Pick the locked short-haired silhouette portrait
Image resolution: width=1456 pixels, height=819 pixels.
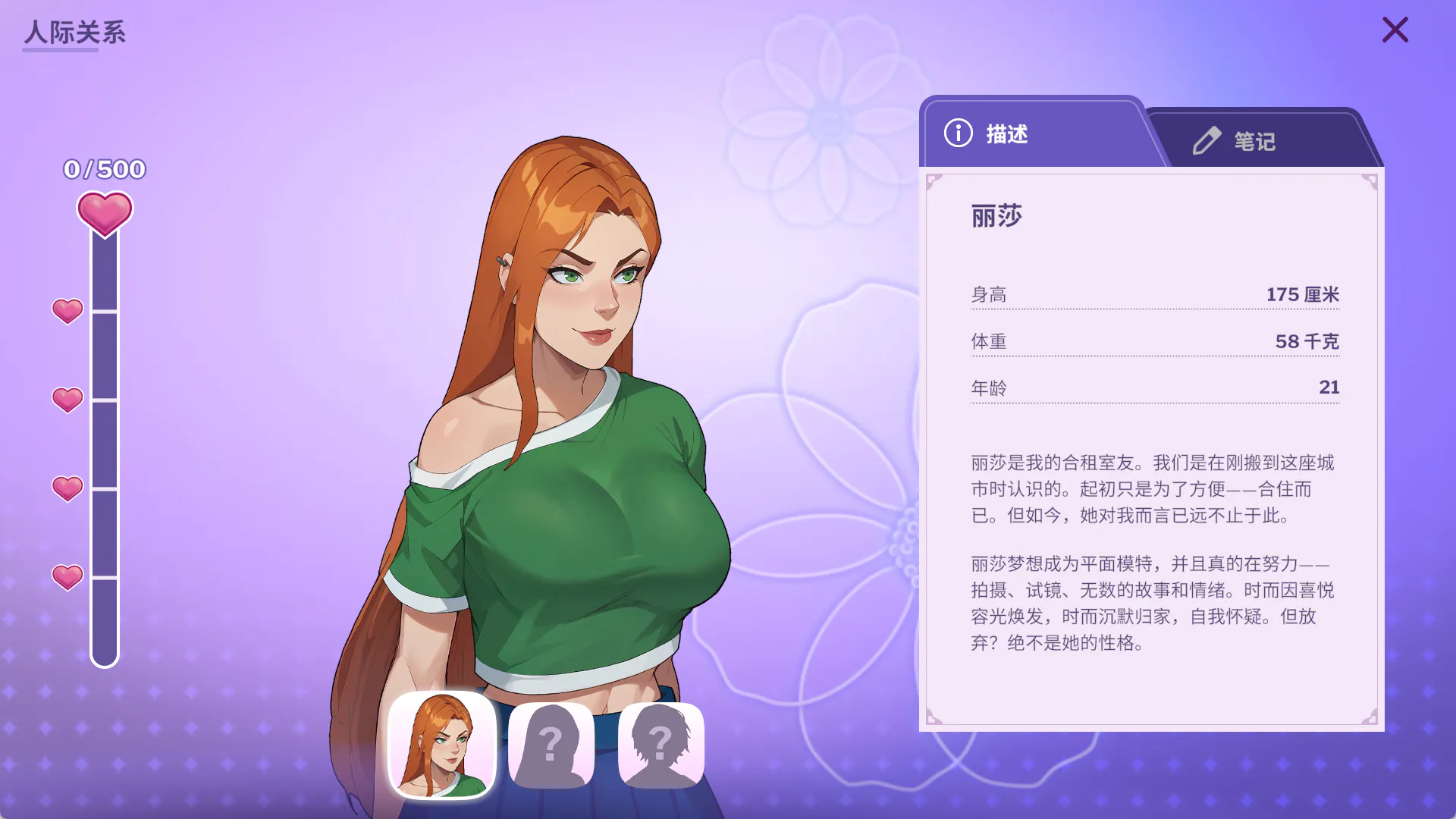pos(661,745)
